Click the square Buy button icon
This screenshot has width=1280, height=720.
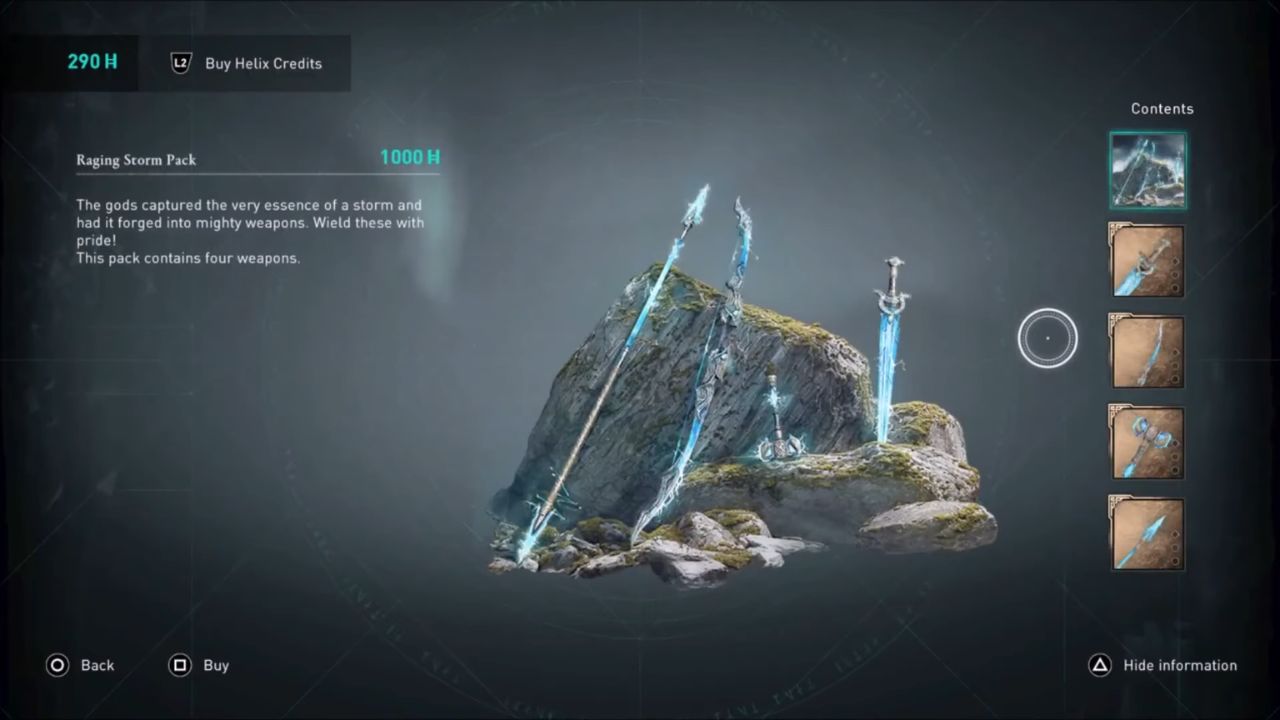tap(179, 665)
